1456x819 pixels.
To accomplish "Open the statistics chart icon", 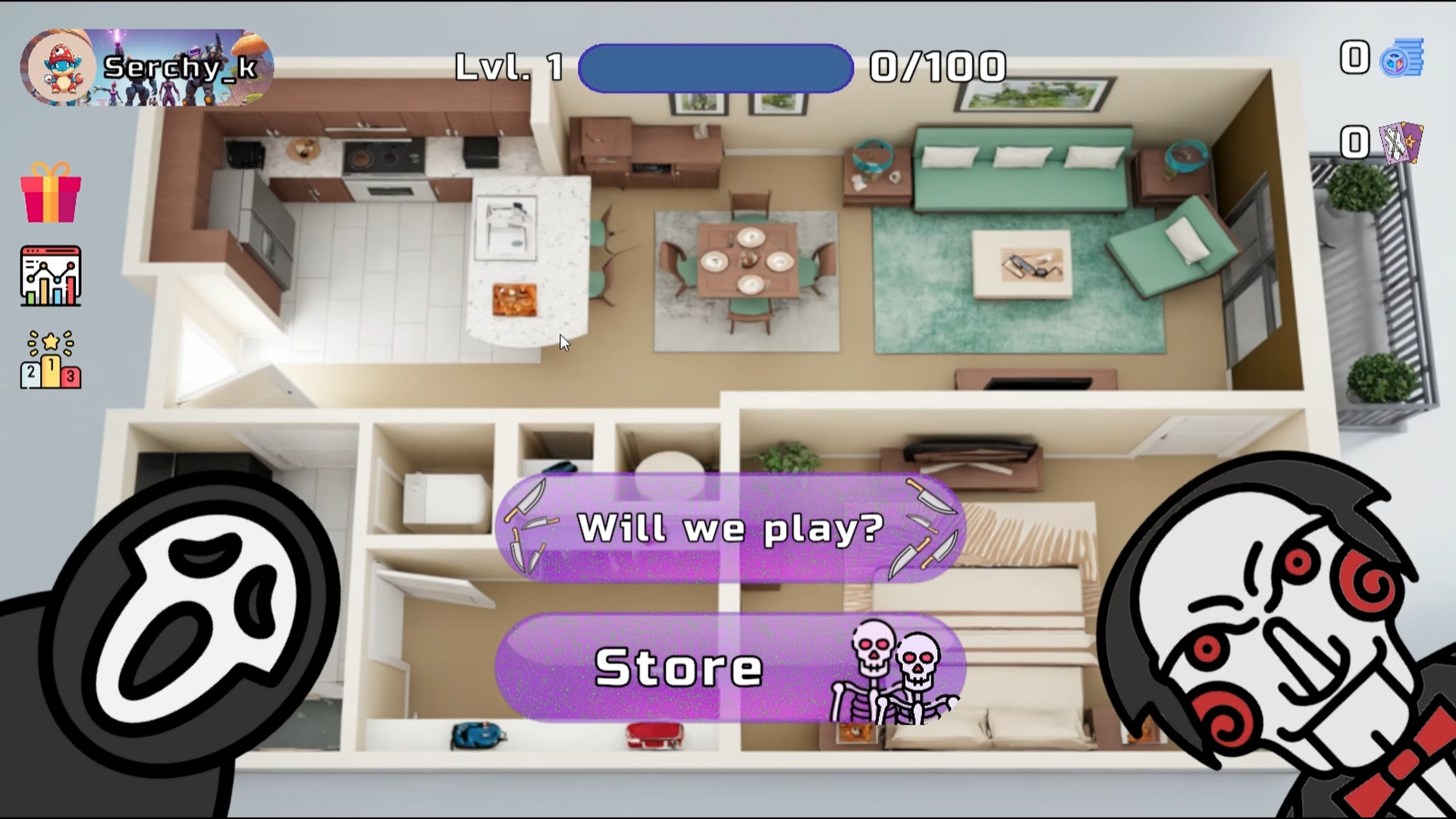I will pyautogui.click(x=50, y=275).
